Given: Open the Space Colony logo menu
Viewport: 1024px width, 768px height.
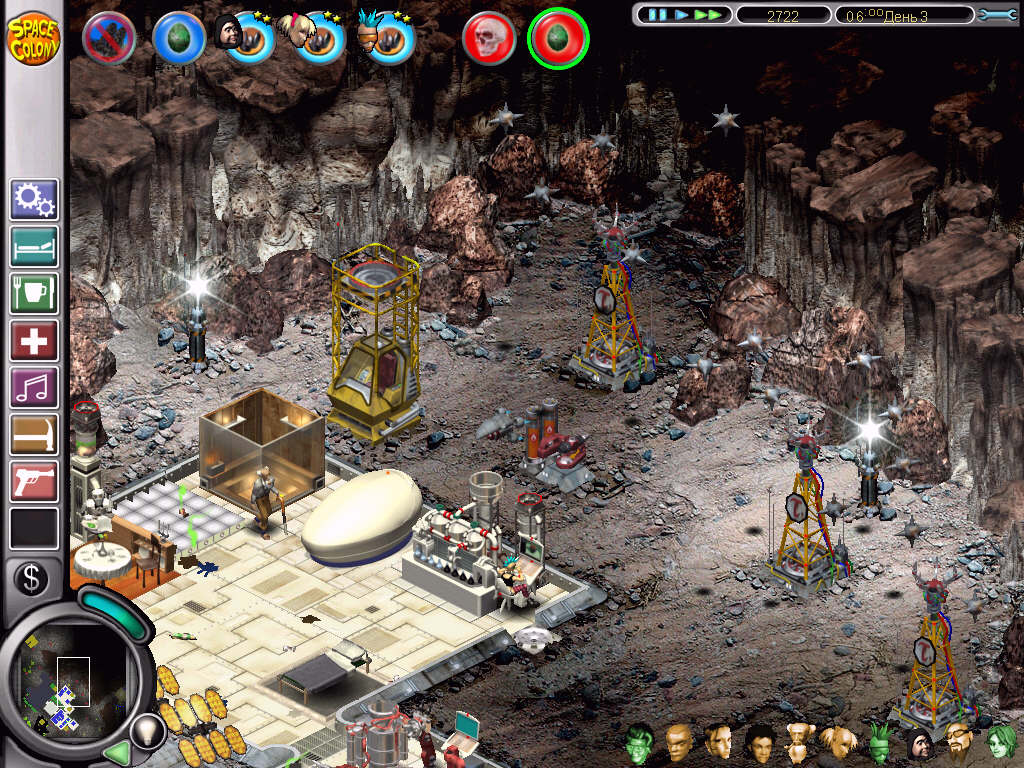Looking at the screenshot, I should tap(33, 36).
